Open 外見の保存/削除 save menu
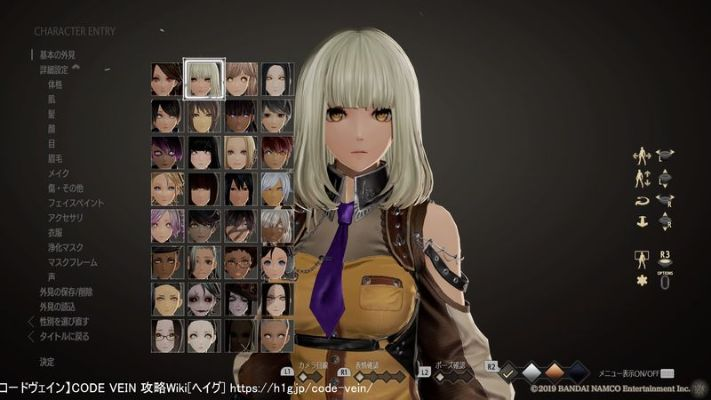The image size is (711, 400). tap(67, 293)
